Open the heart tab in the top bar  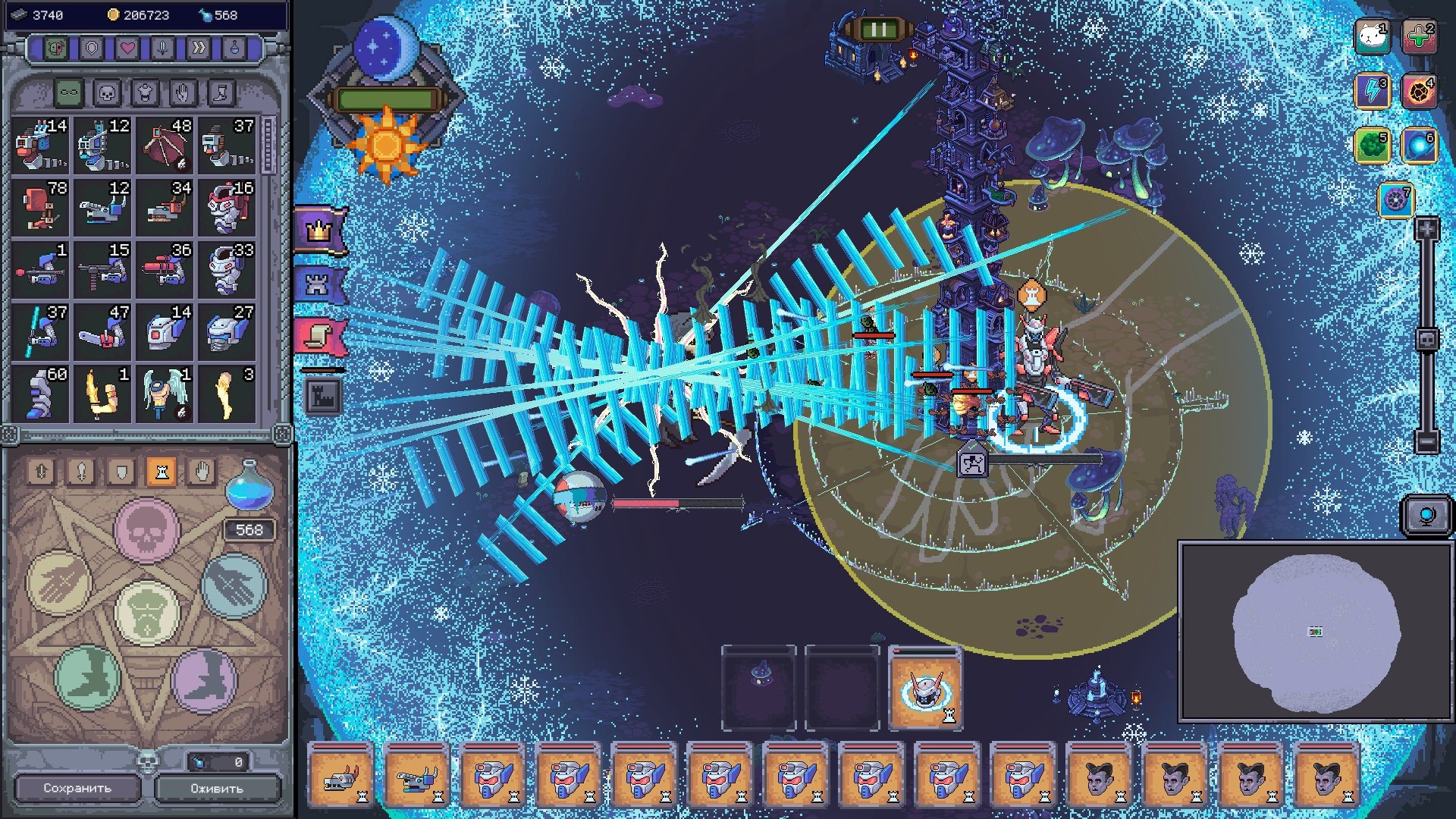127,49
